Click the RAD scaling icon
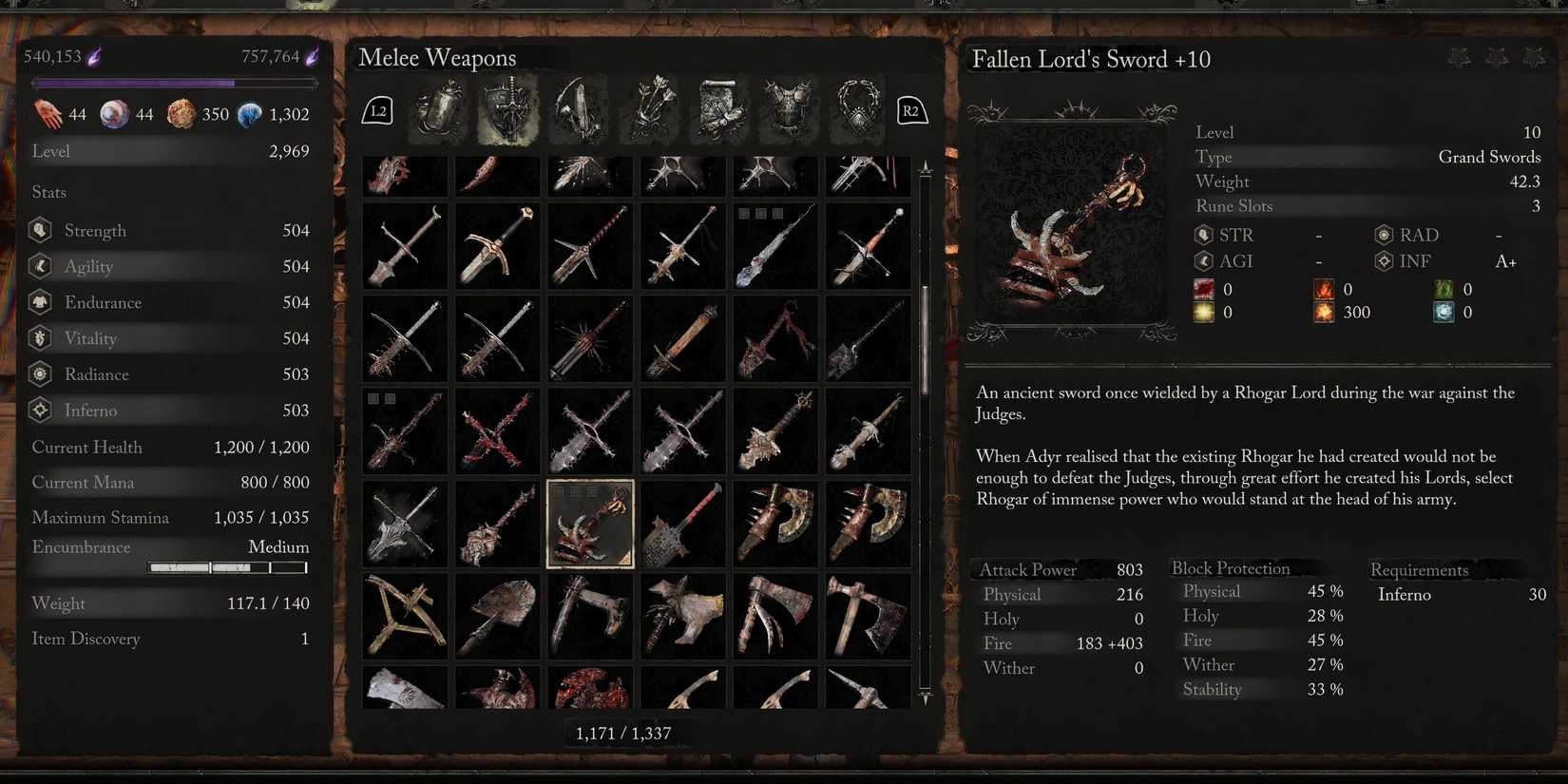Viewport: 1568px width, 784px height. click(1383, 235)
